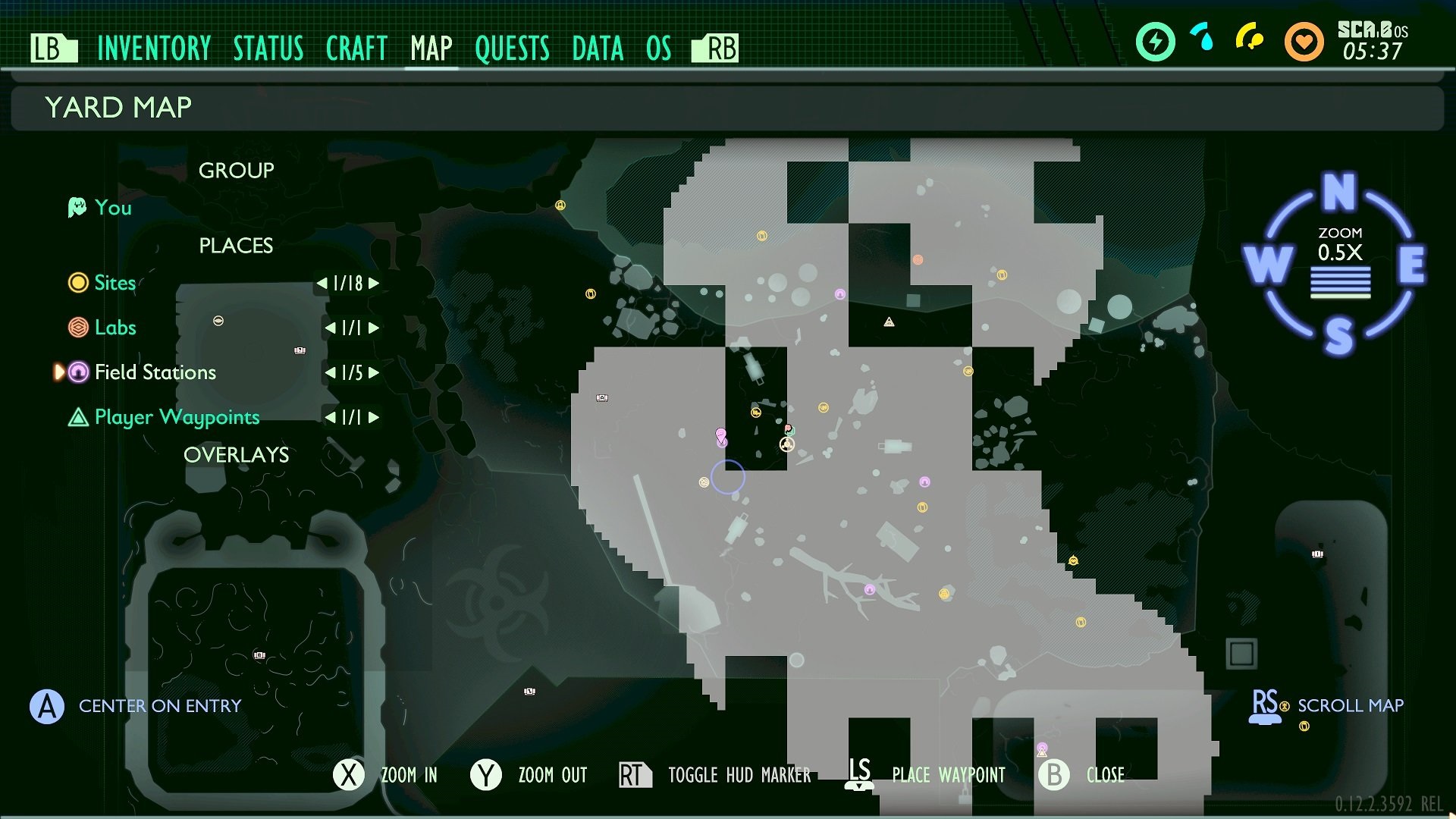
Task: Click the white triangle waypoint marker on map
Action: tap(889, 322)
